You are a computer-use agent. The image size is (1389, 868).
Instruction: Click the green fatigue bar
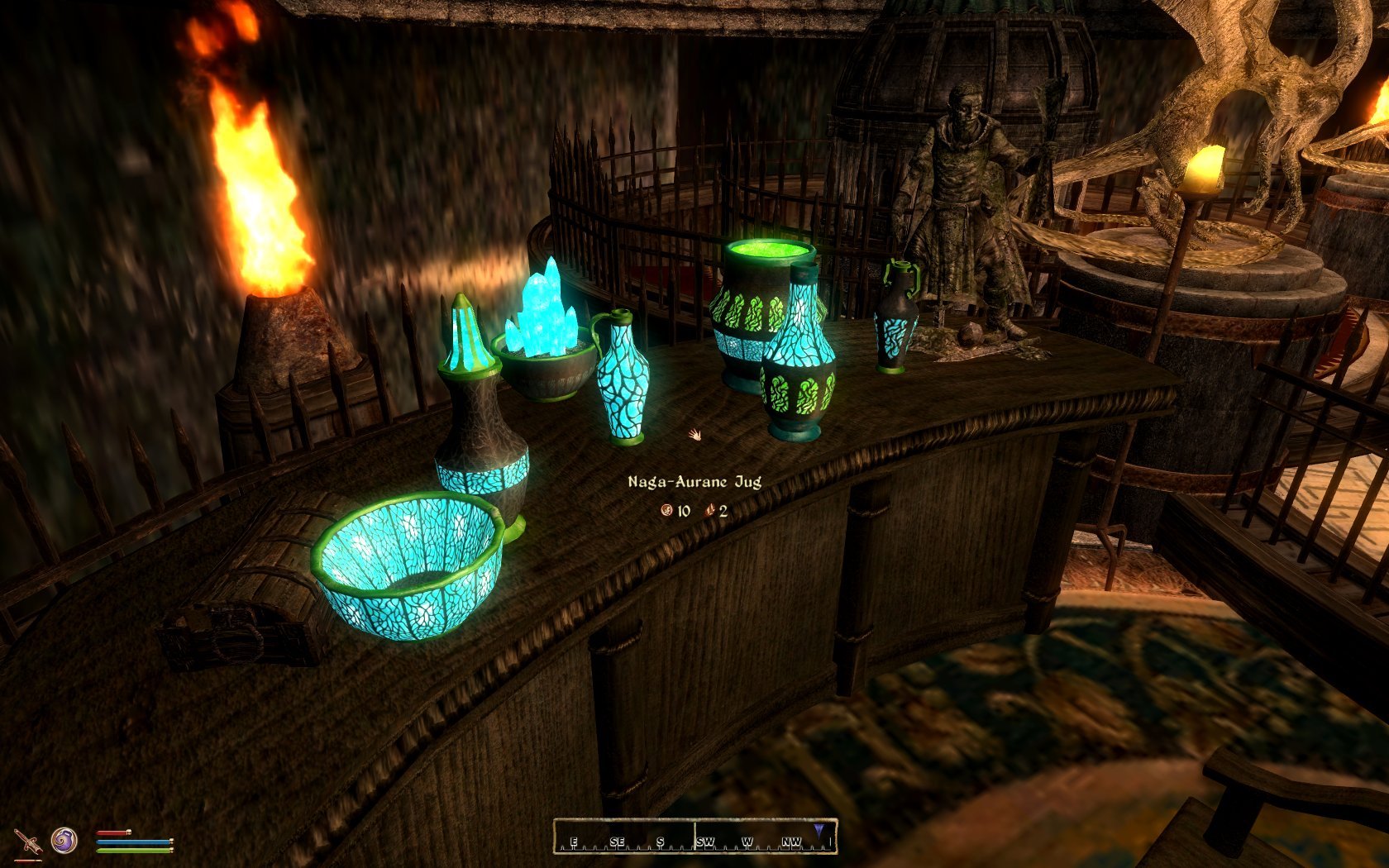[x=132, y=850]
